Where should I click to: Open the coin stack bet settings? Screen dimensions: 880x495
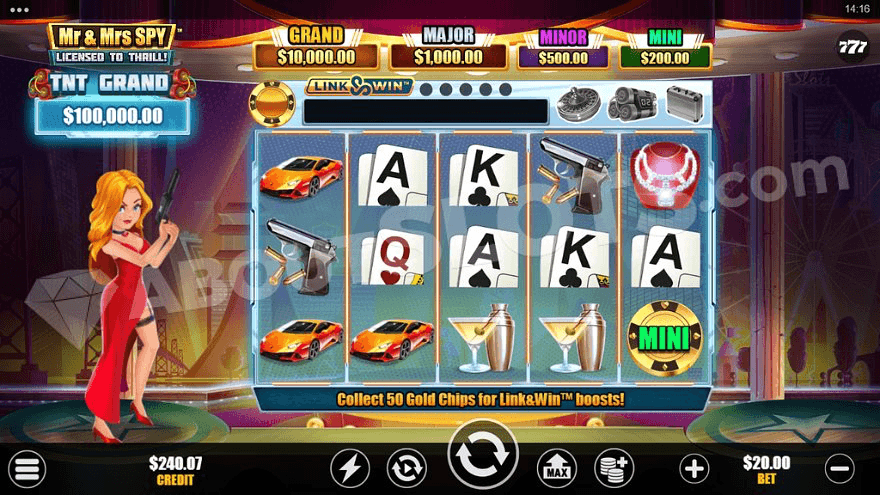click(x=613, y=467)
